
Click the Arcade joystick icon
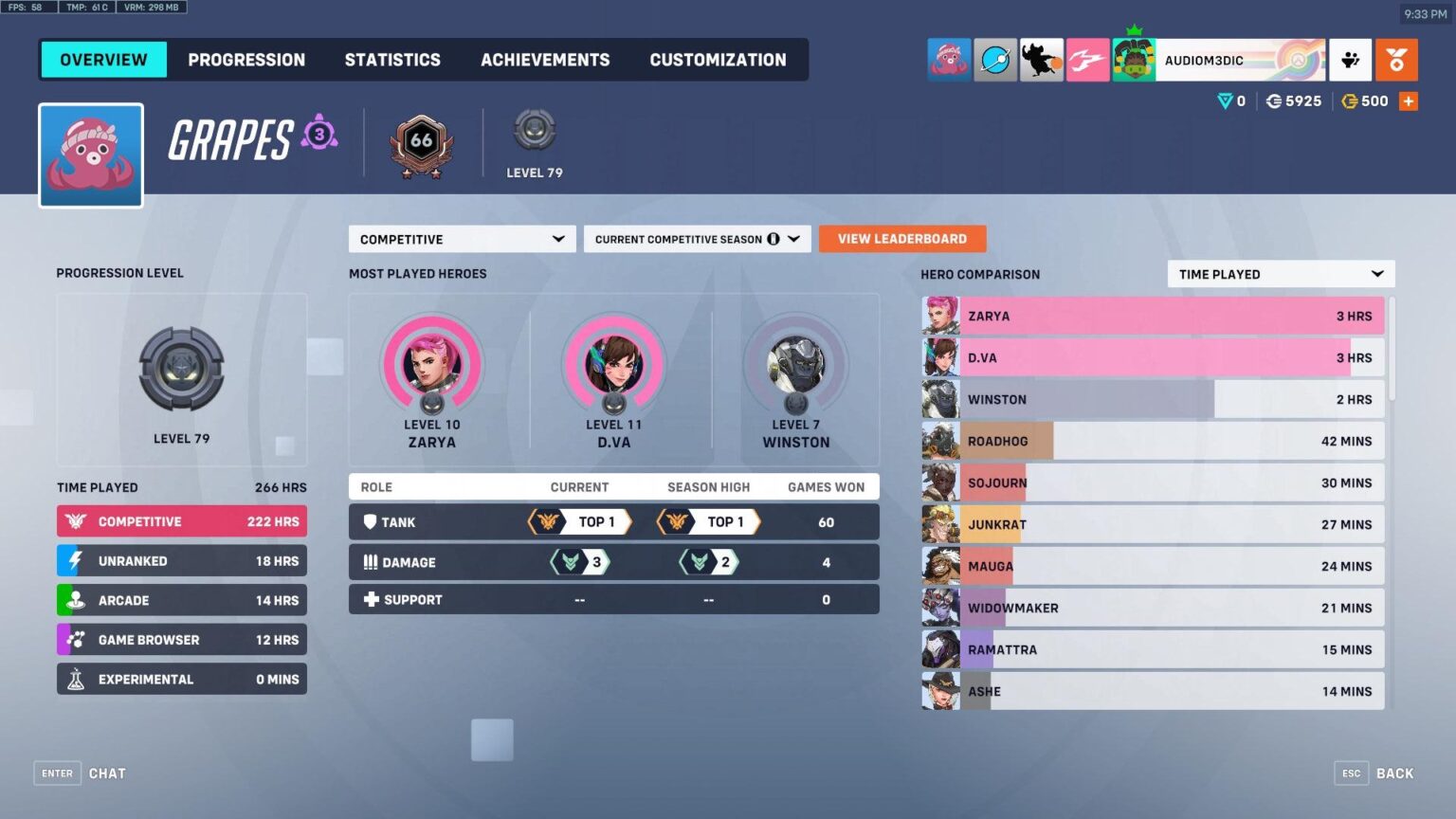point(74,600)
